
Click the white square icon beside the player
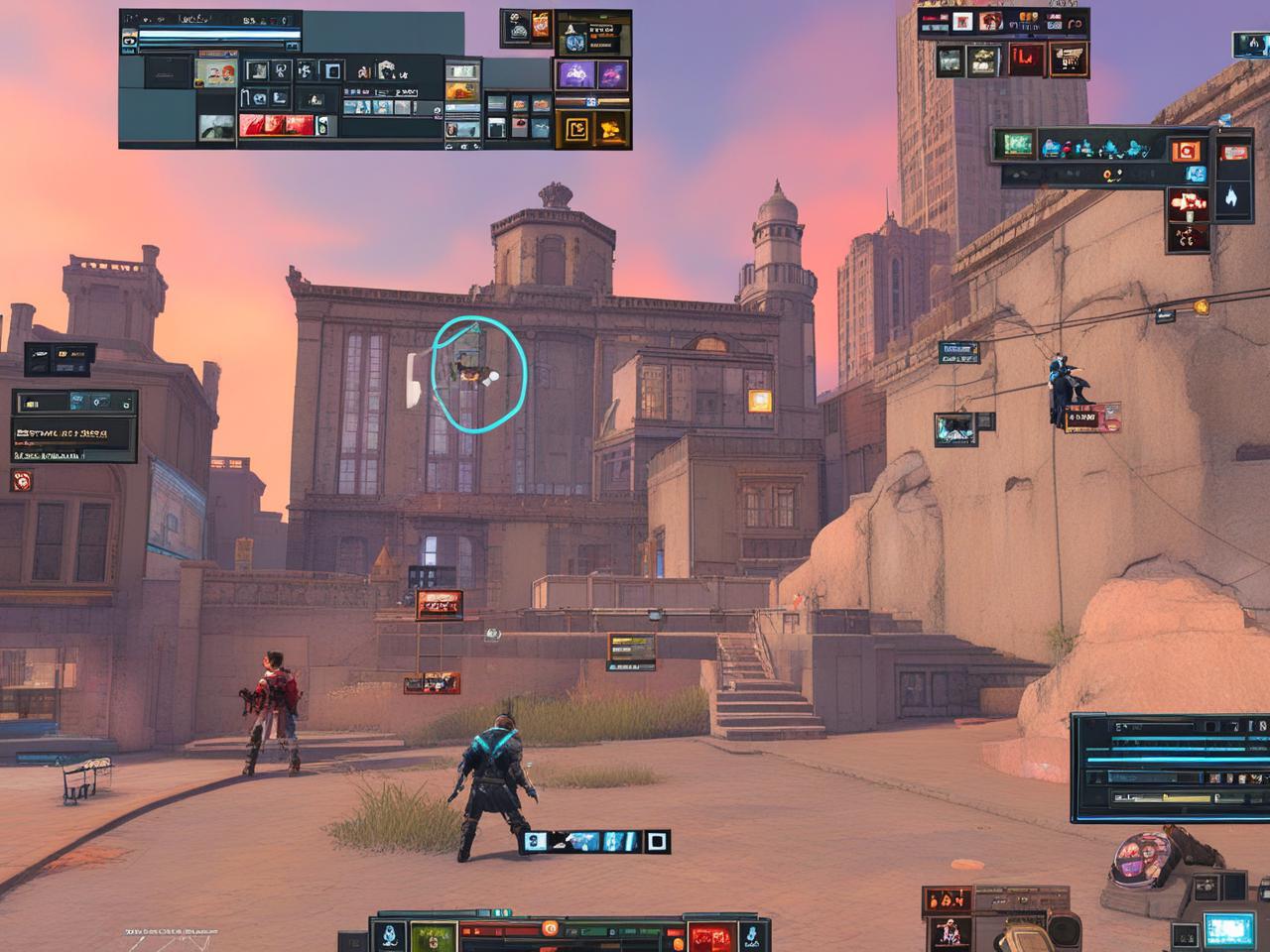pos(656,842)
